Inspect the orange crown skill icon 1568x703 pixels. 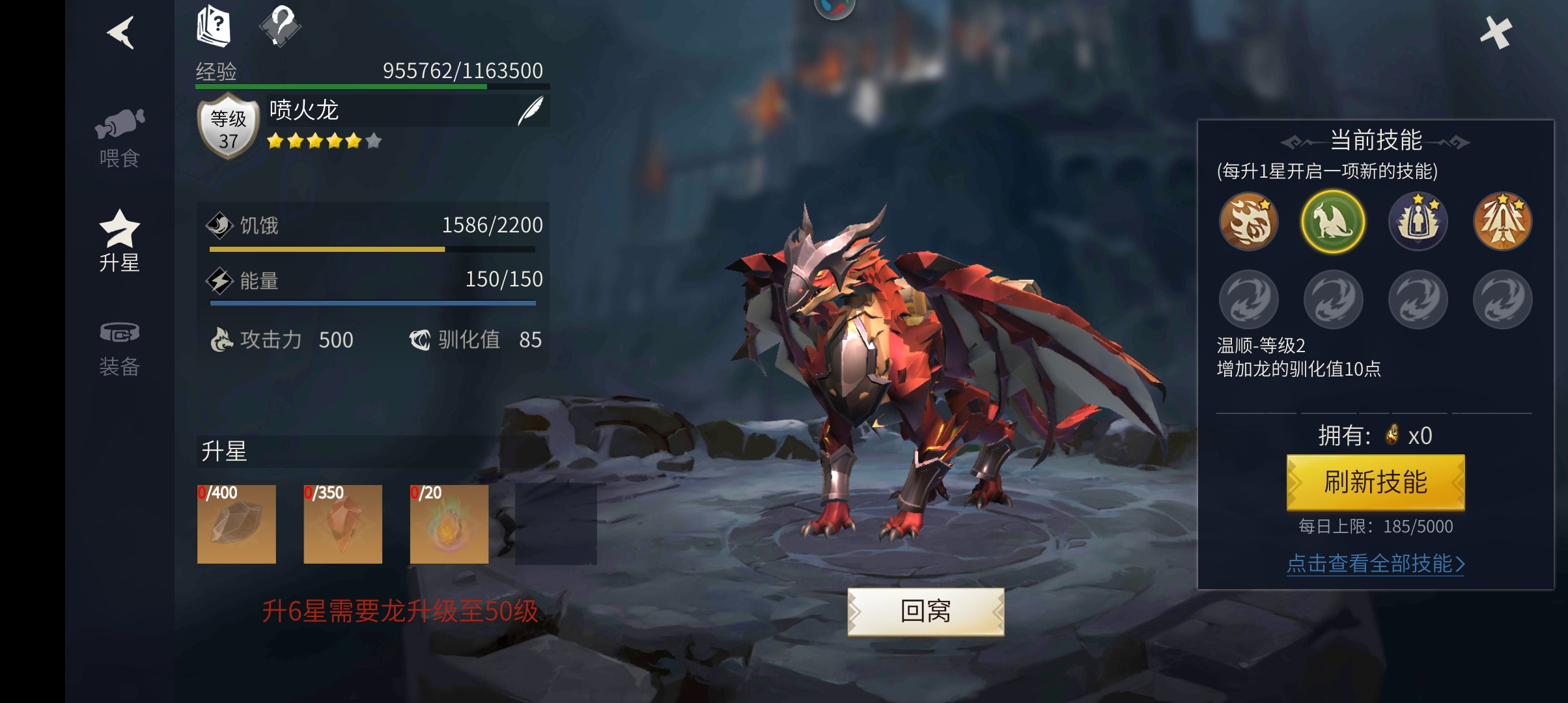click(x=1502, y=222)
